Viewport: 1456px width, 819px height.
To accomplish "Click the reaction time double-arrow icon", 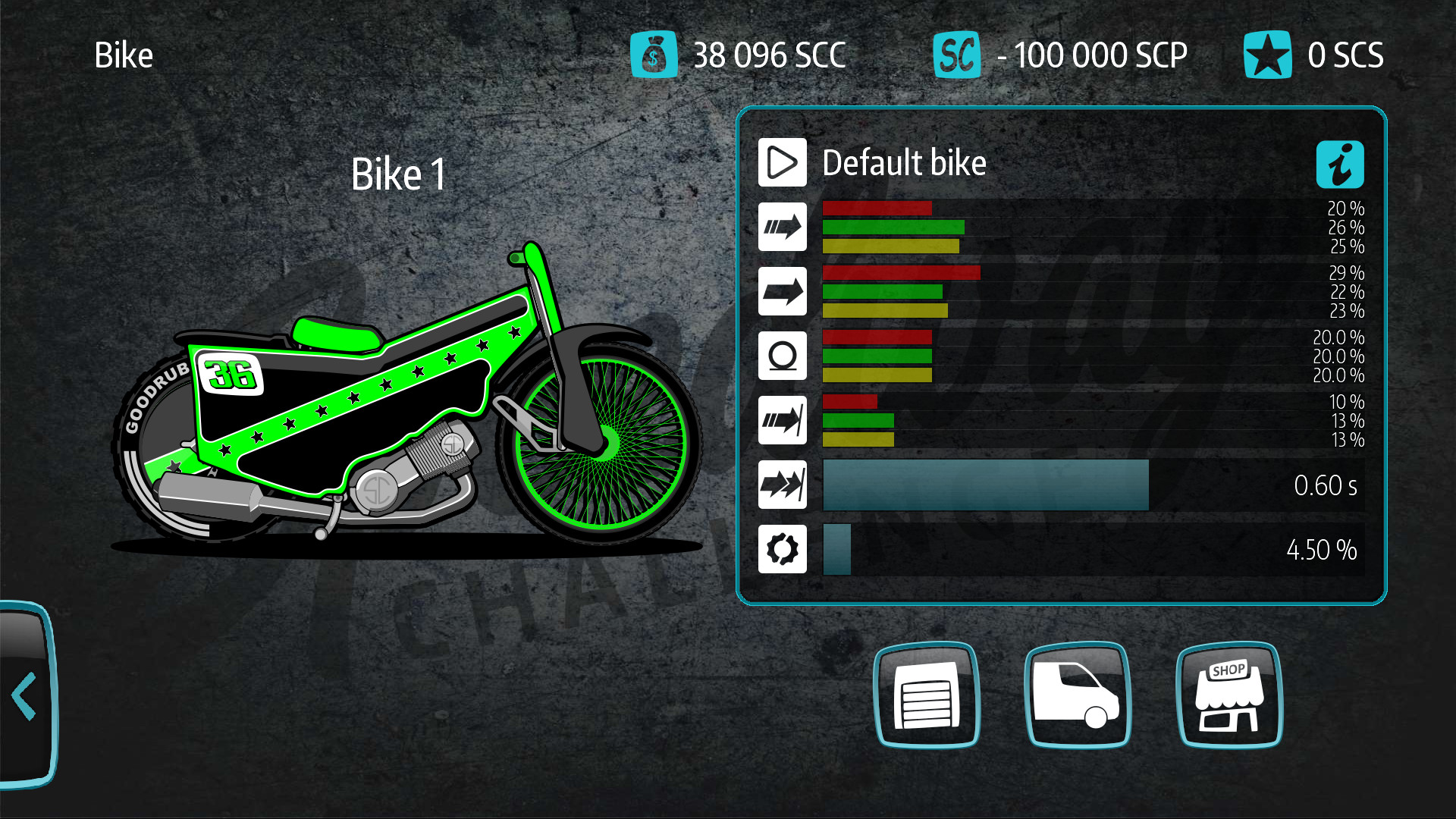I will tap(782, 485).
